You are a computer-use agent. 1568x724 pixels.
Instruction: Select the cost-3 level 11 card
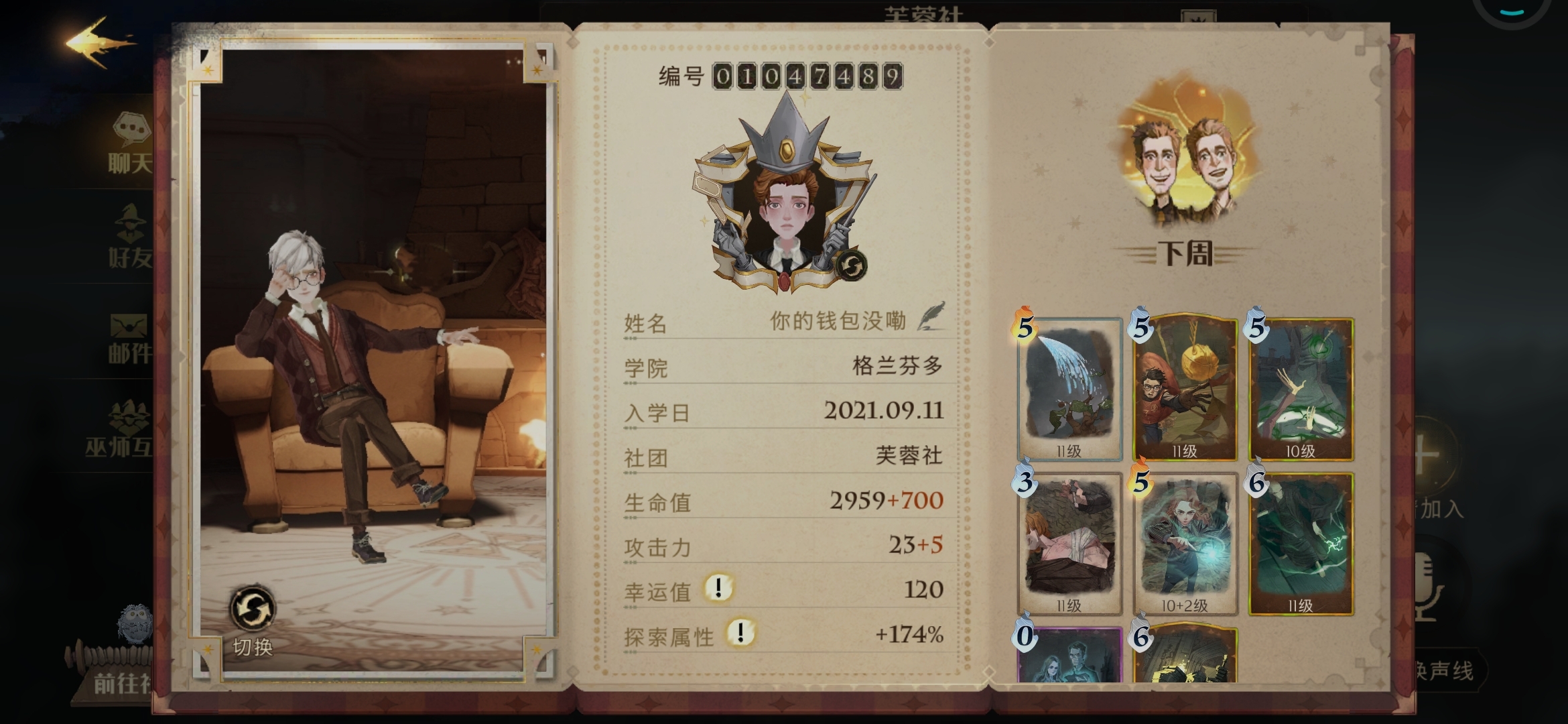(x=1069, y=544)
